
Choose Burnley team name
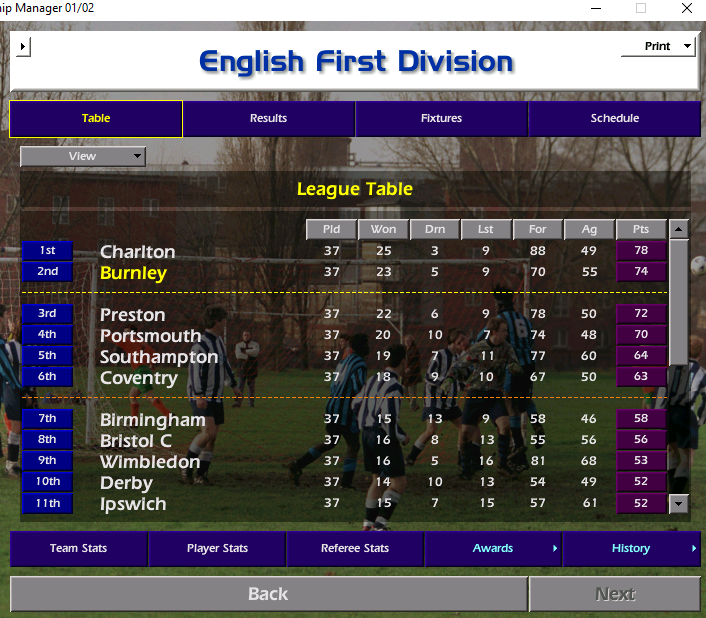133,272
